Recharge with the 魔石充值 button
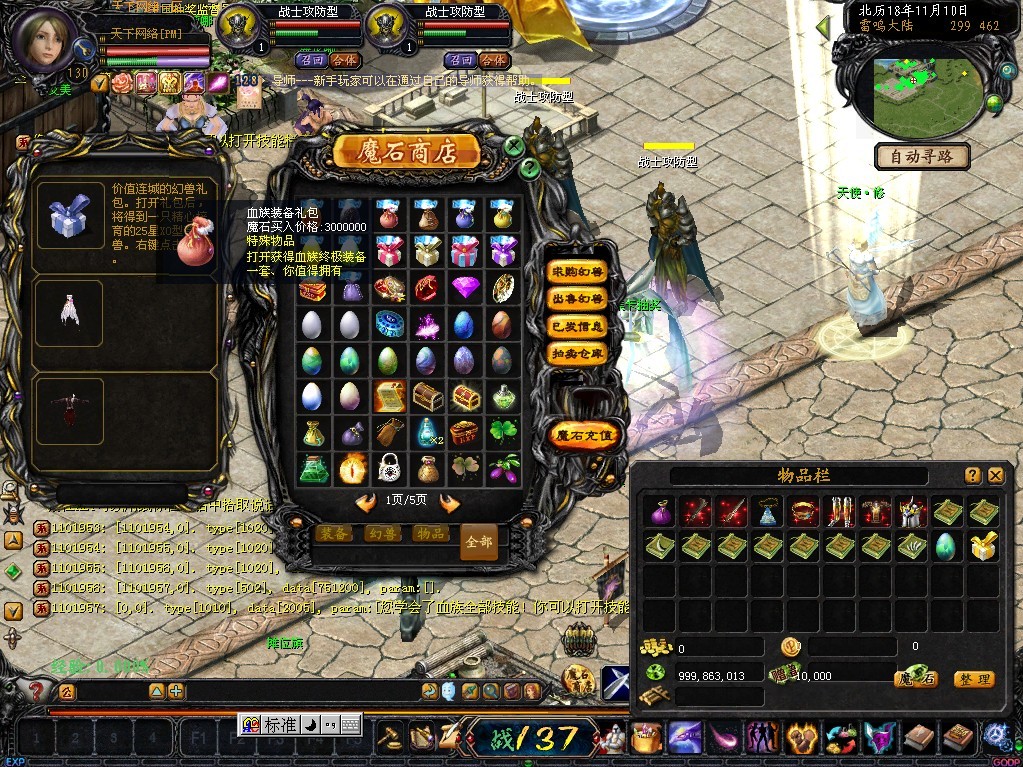The height and width of the screenshot is (767, 1023). (586, 435)
